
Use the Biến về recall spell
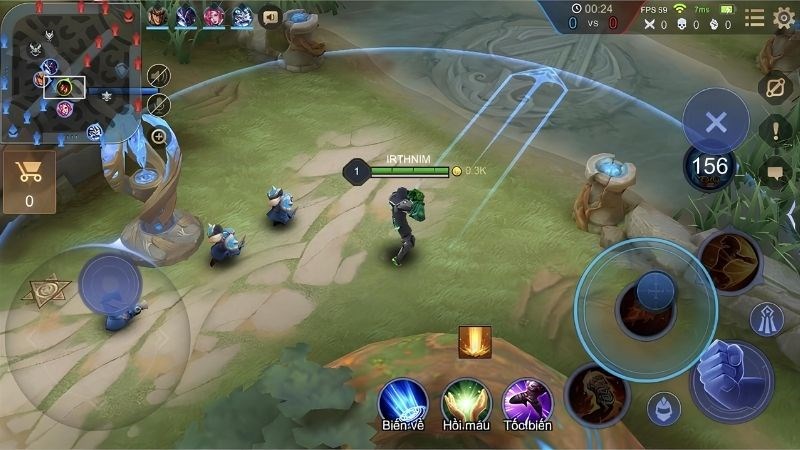click(403, 401)
